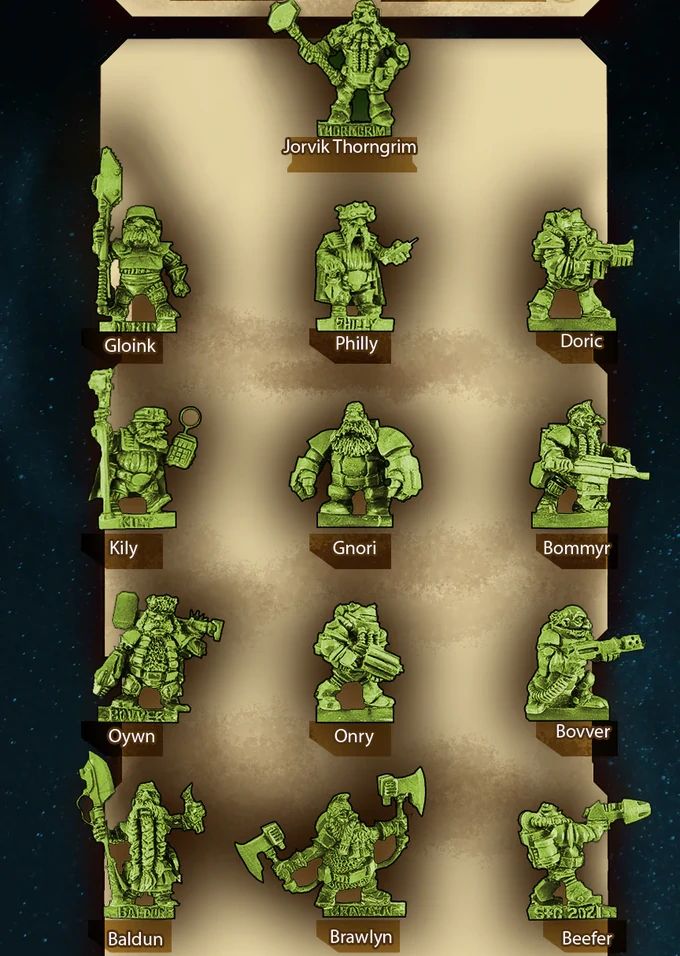
Task: Select the Gnori miniature
Action: (352, 465)
